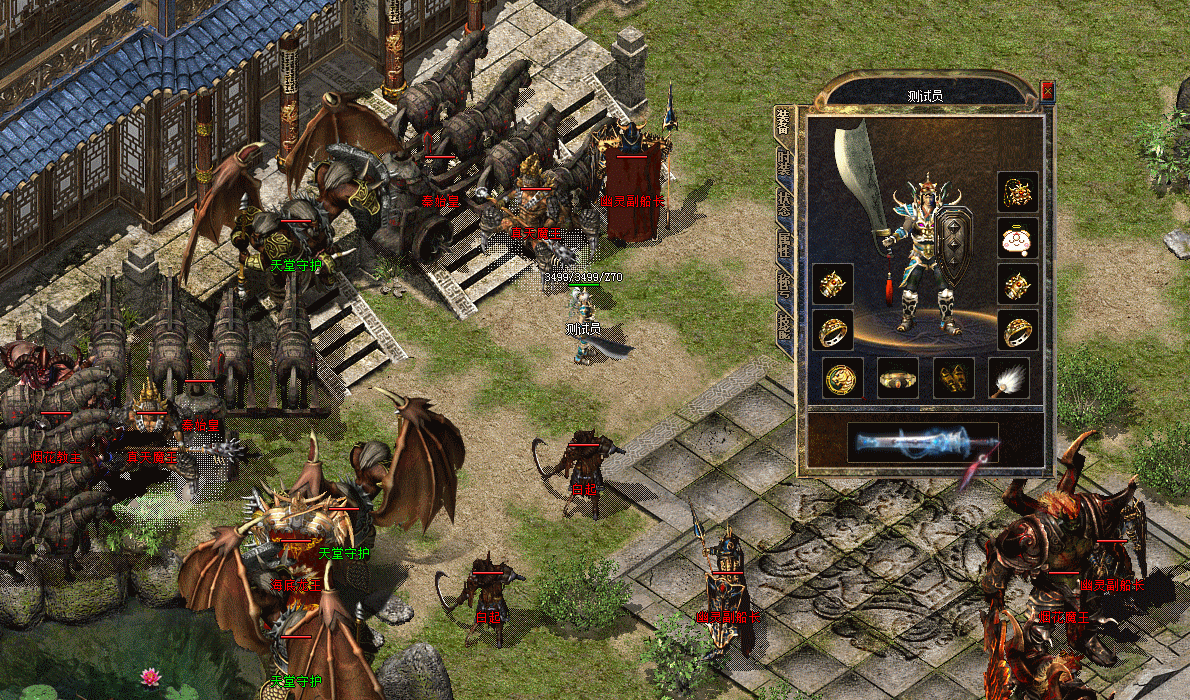Select the golden necklace equipment slot
This screenshot has width=1190, height=700.
[x=1018, y=191]
